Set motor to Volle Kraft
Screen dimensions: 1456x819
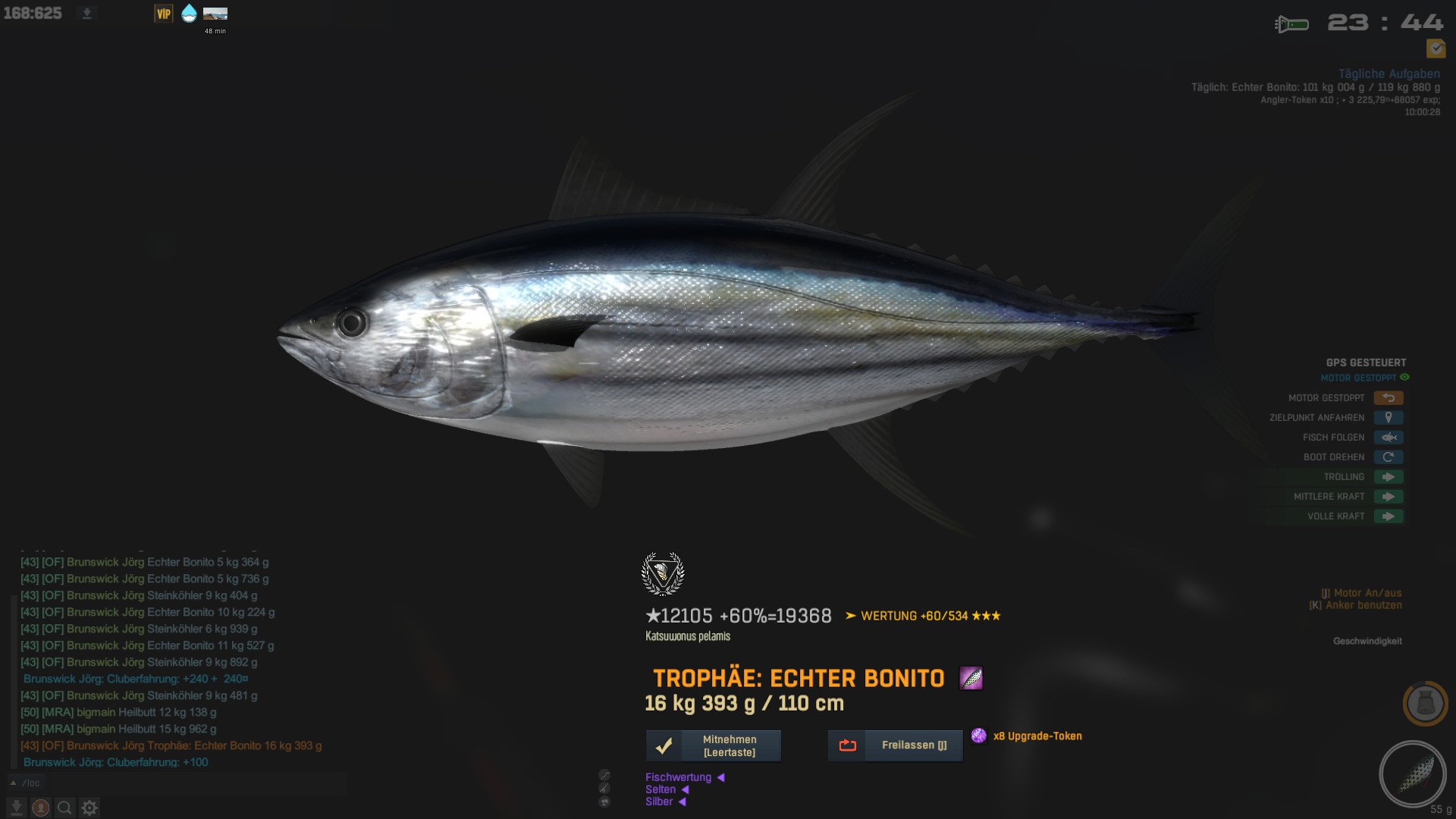[1388, 516]
